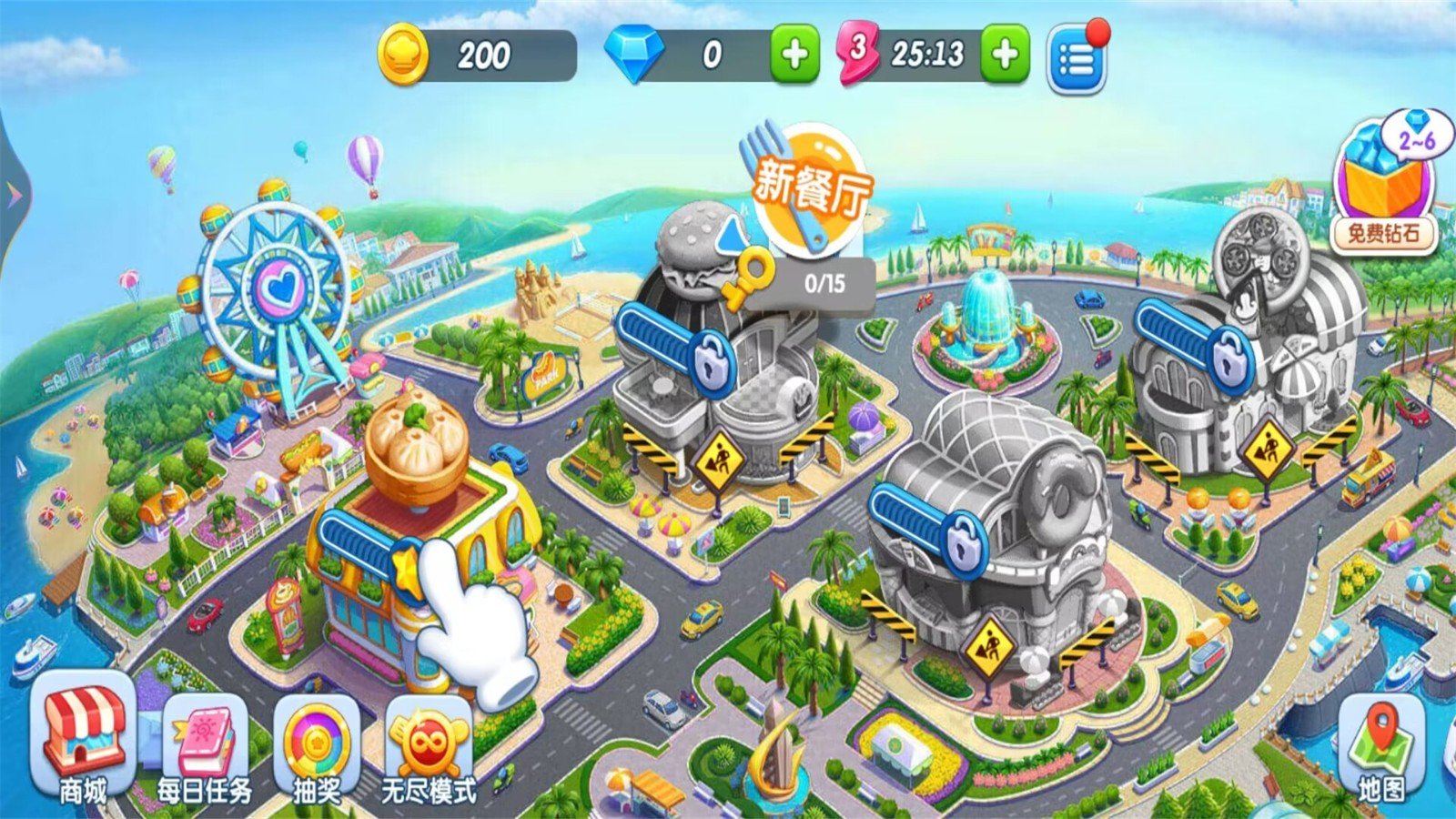Select the 无尽模式 endless mode icon
The height and width of the screenshot is (819, 1456).
click(x=428, y=742)
